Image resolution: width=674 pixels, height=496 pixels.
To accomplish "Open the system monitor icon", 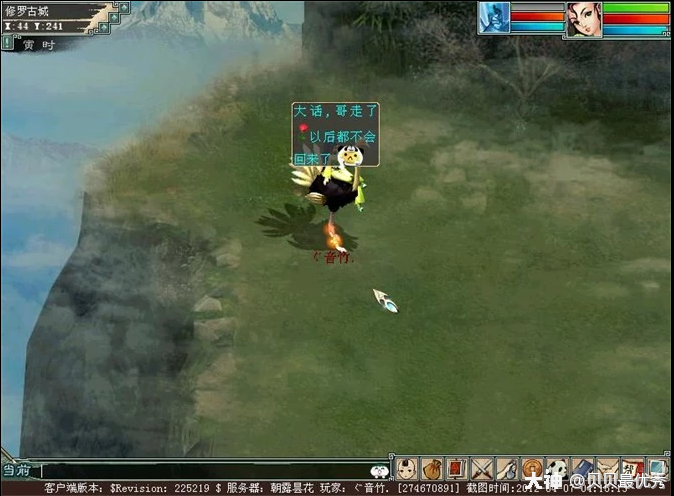I will point(657,468).
